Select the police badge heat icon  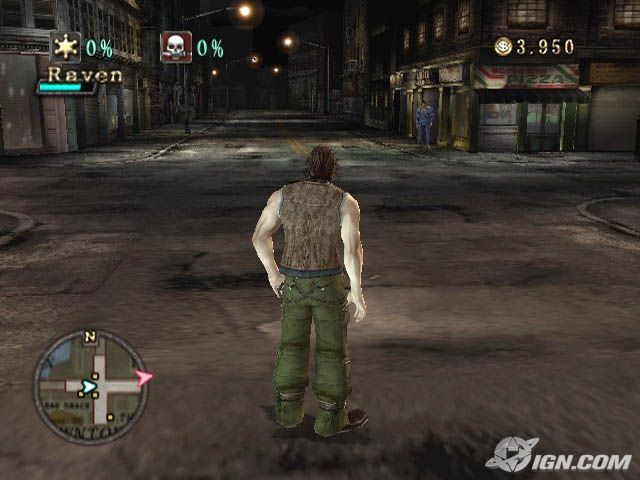point(66,47)
